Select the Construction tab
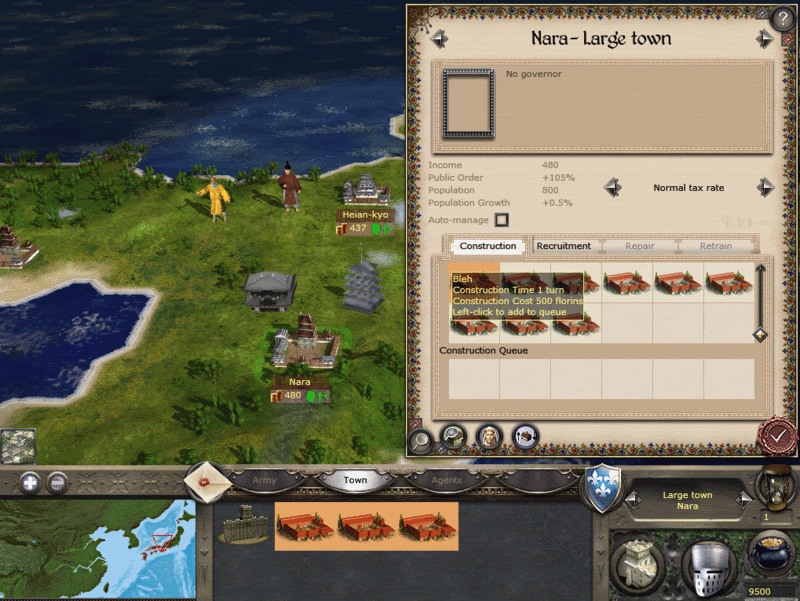 [488, 246]
